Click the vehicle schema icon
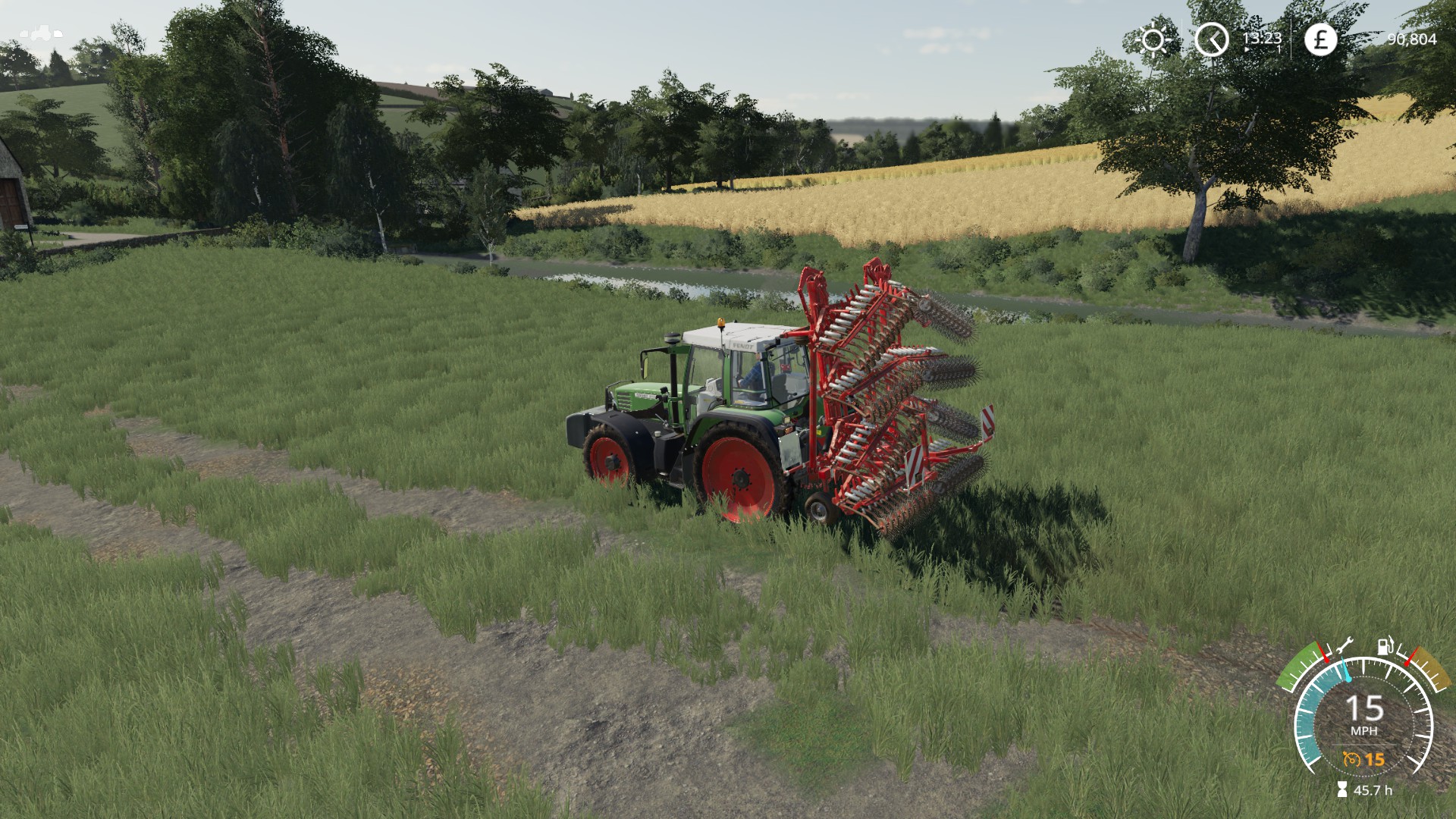Viewport: 1456px width, 819px height. coord(43,33)
